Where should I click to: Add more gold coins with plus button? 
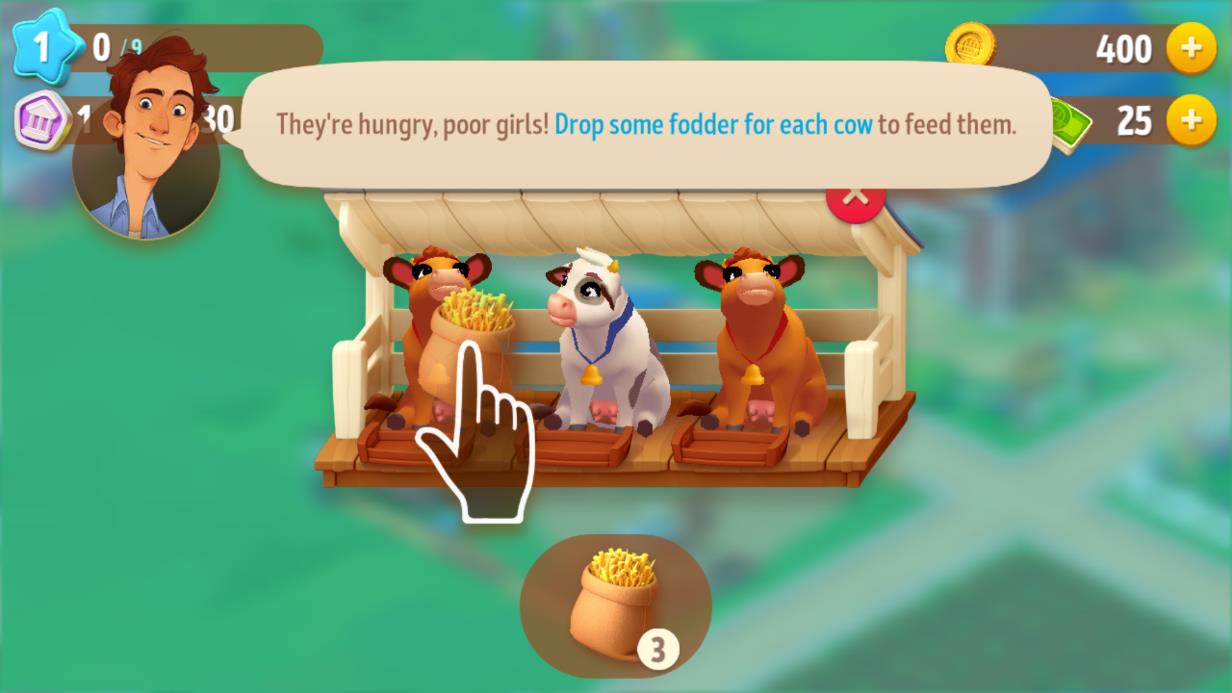1191,49
